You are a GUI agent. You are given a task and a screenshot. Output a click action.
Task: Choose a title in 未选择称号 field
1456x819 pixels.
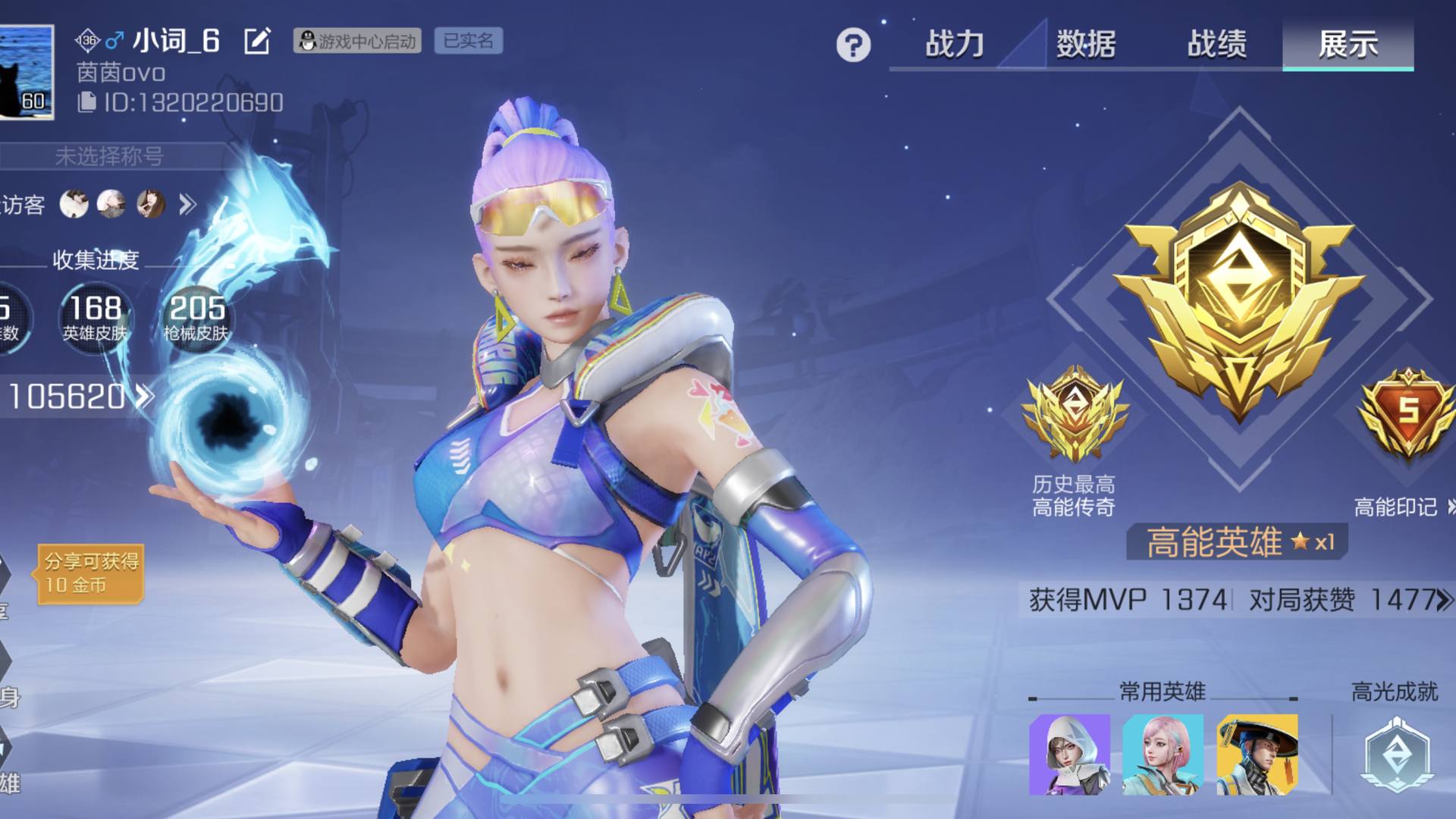click(110, 156)
